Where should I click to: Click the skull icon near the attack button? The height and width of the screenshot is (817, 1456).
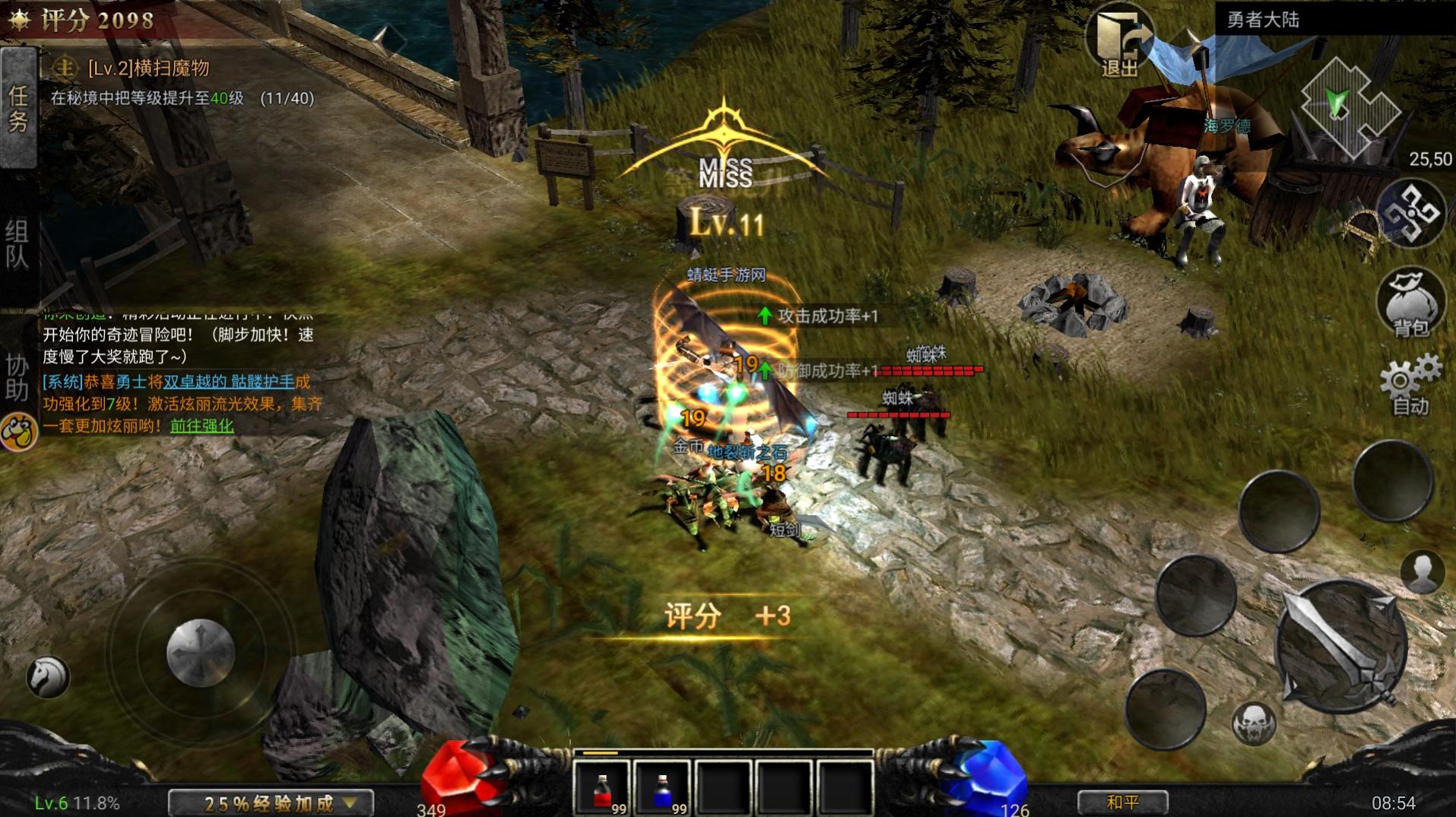[x=1253, y=723]
